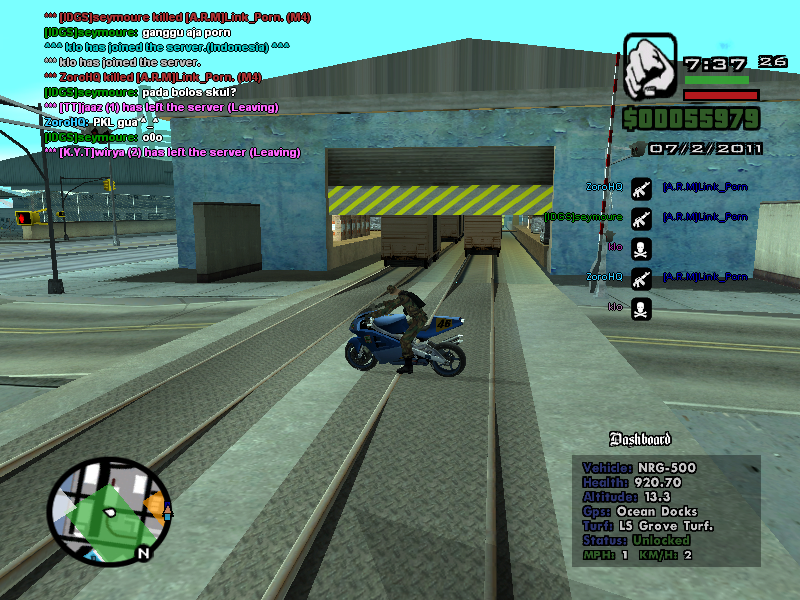Select seymoure's M4 kill feed icon
The width and height of the screenshot is (800, 600).
point(641,217)
